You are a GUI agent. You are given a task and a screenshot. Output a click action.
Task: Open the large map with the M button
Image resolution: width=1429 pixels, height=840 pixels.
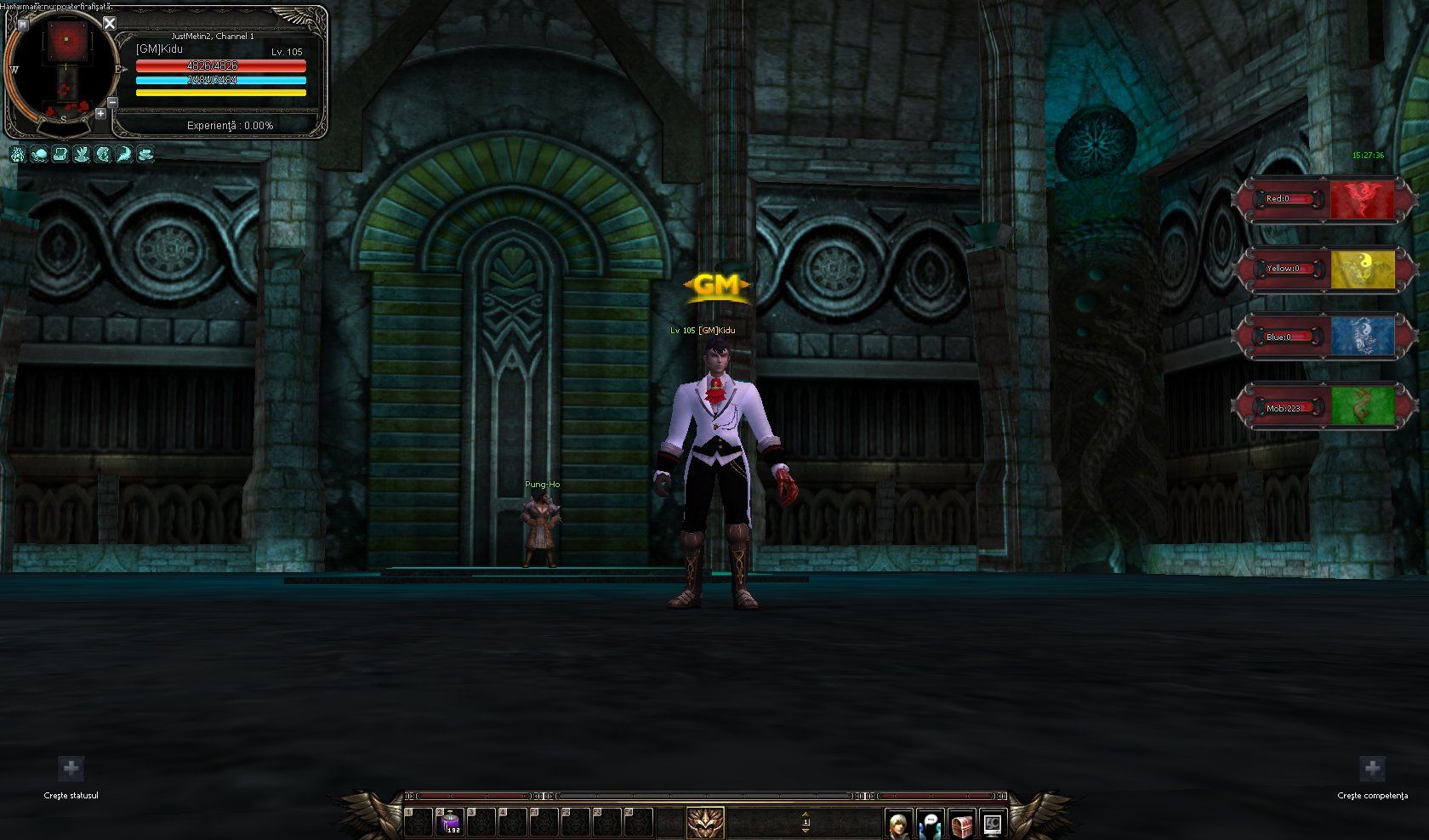22,25
